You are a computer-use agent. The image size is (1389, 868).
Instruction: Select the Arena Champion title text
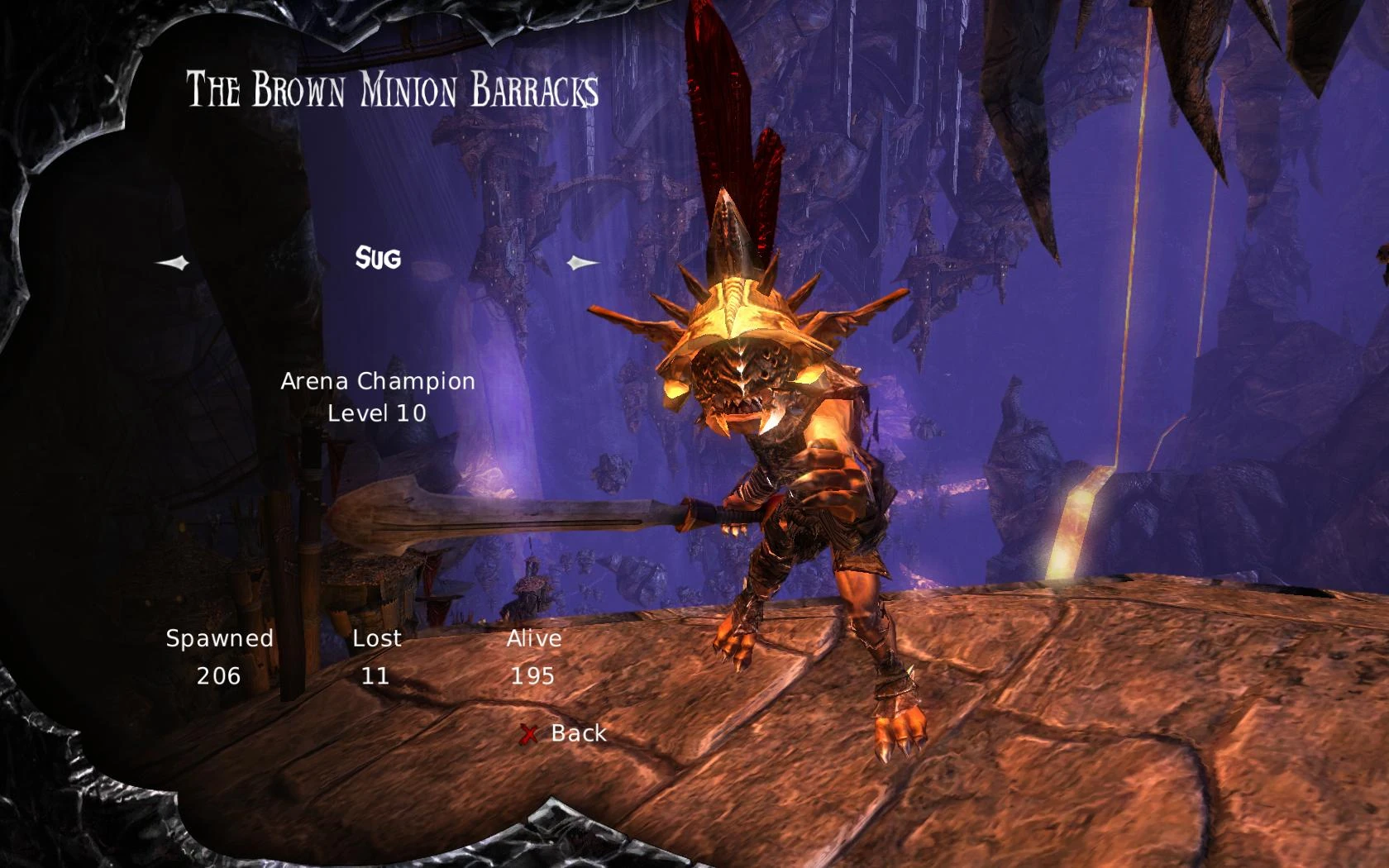pos(378,381)
